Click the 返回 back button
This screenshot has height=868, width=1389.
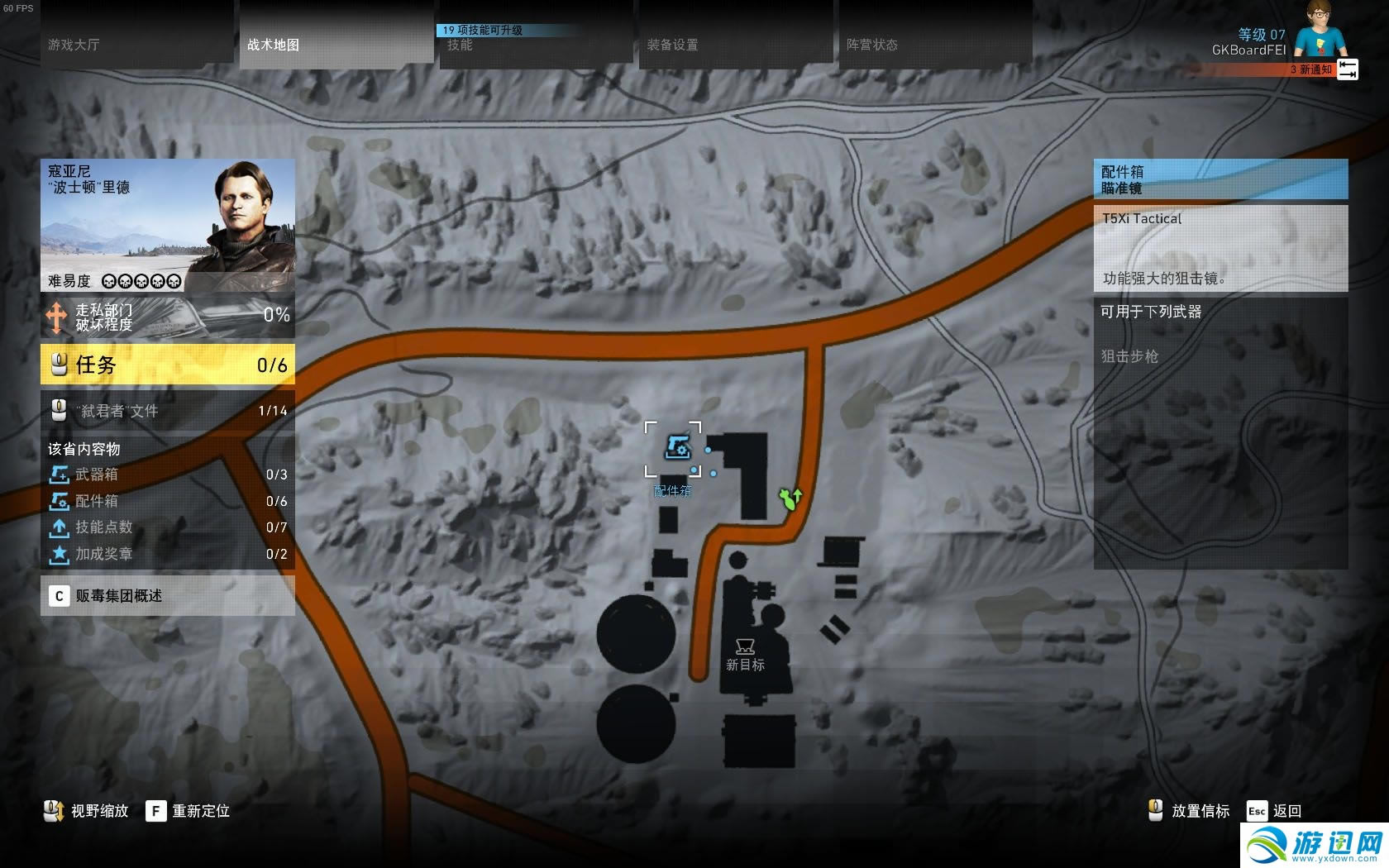1275,811
